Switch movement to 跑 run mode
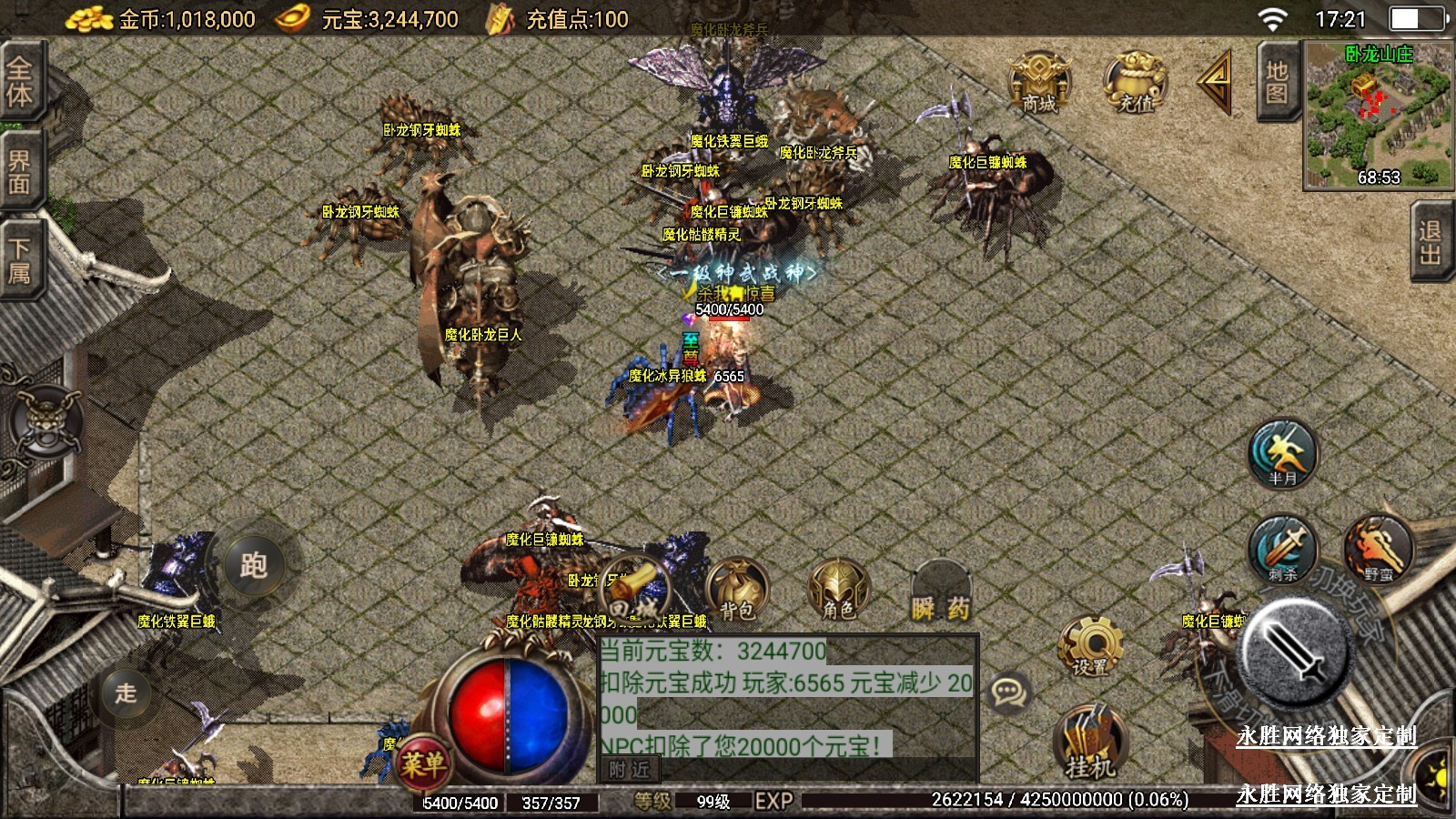 point(253,565)
